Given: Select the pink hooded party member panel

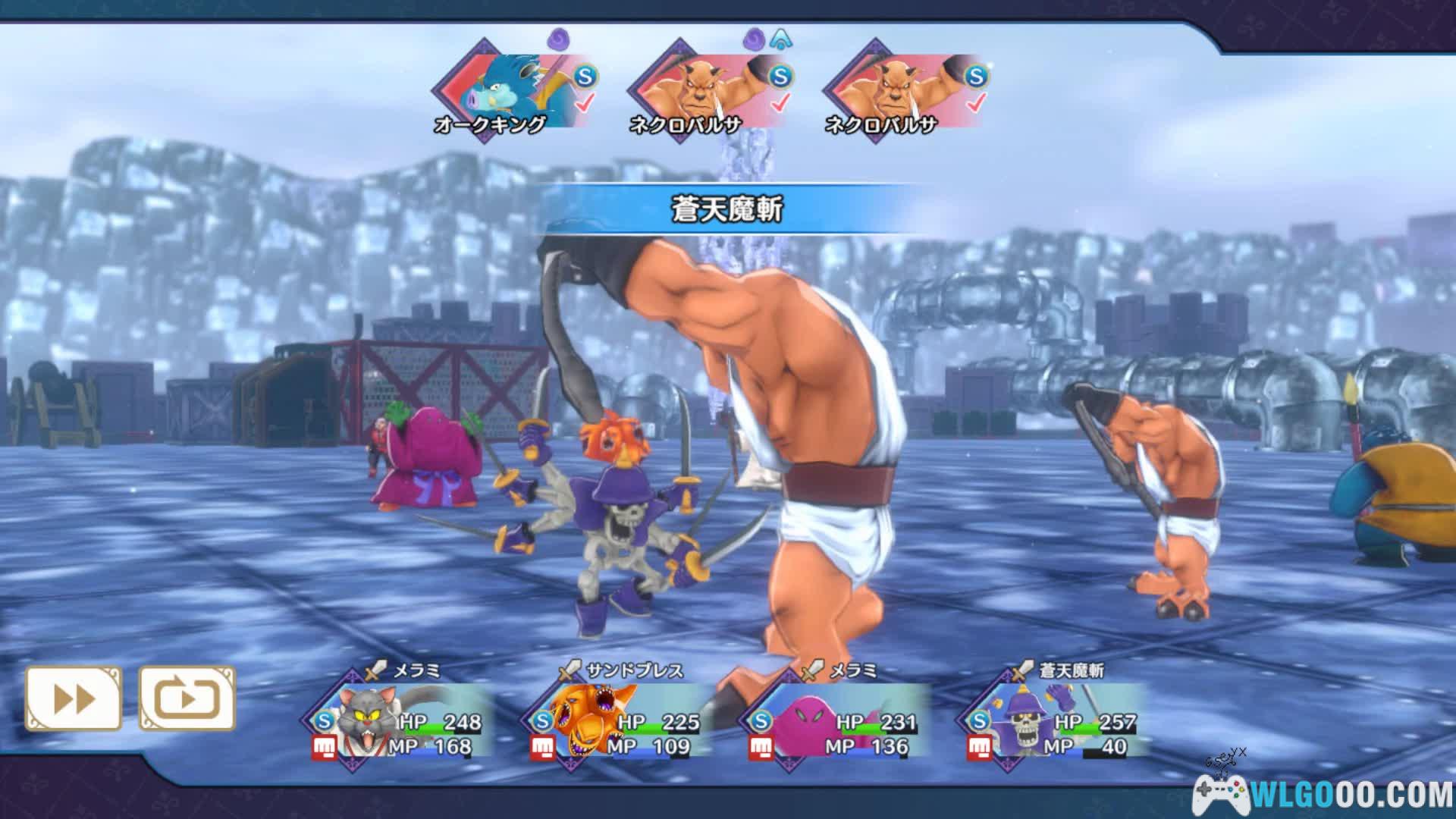Looking at the screenshot, I should 834,720.
